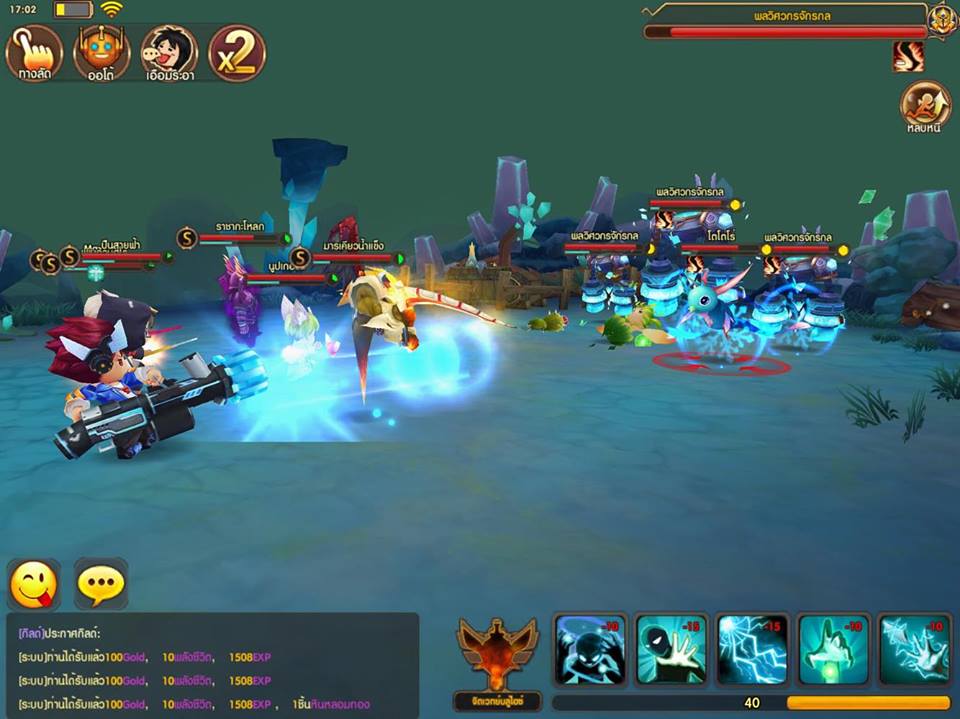Open the เอือมระอา taunt face button
This screenshot has width=960, height=719.
[169, 53]
